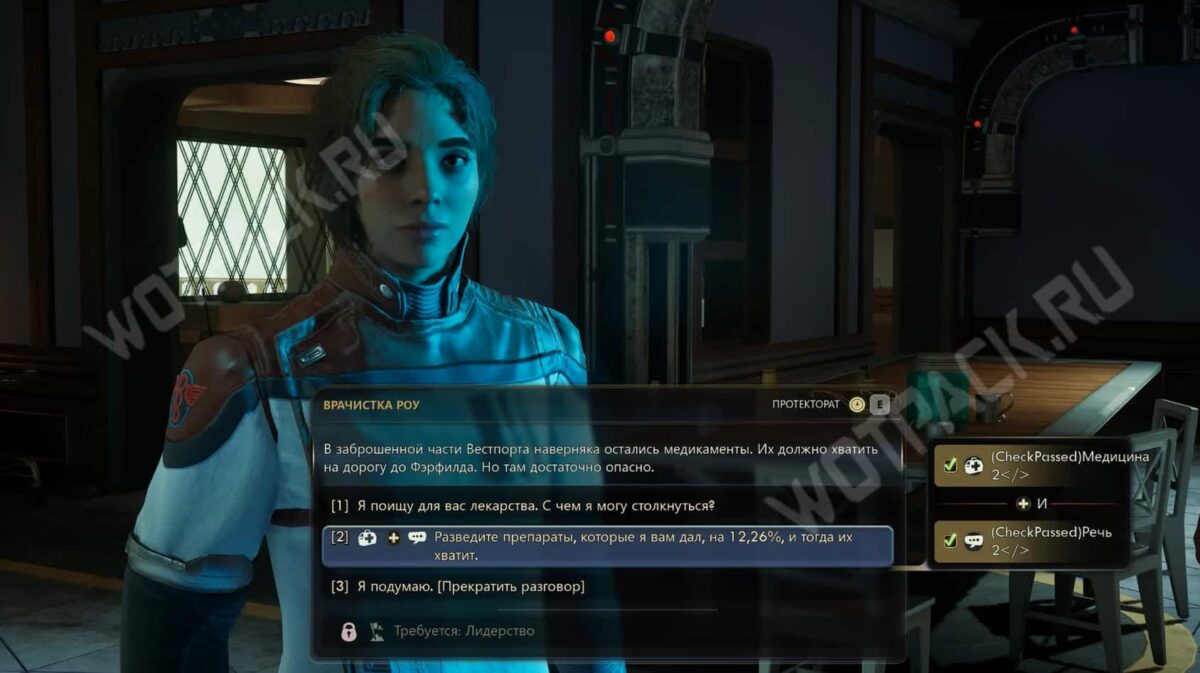This screenshot has width=1200, height=673.
Task: Choose "Я подумаю" to end conversation
Action: [x=470, y=586]
